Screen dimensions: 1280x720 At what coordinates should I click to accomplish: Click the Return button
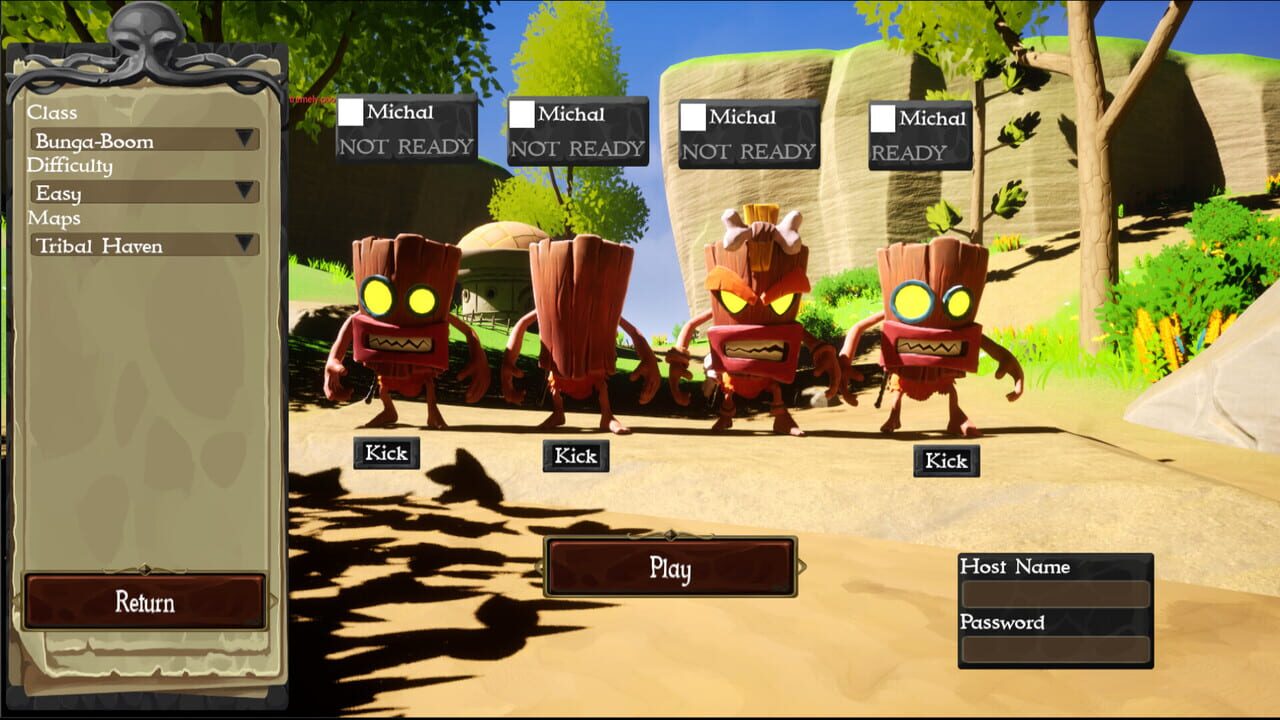pos(146,602)
